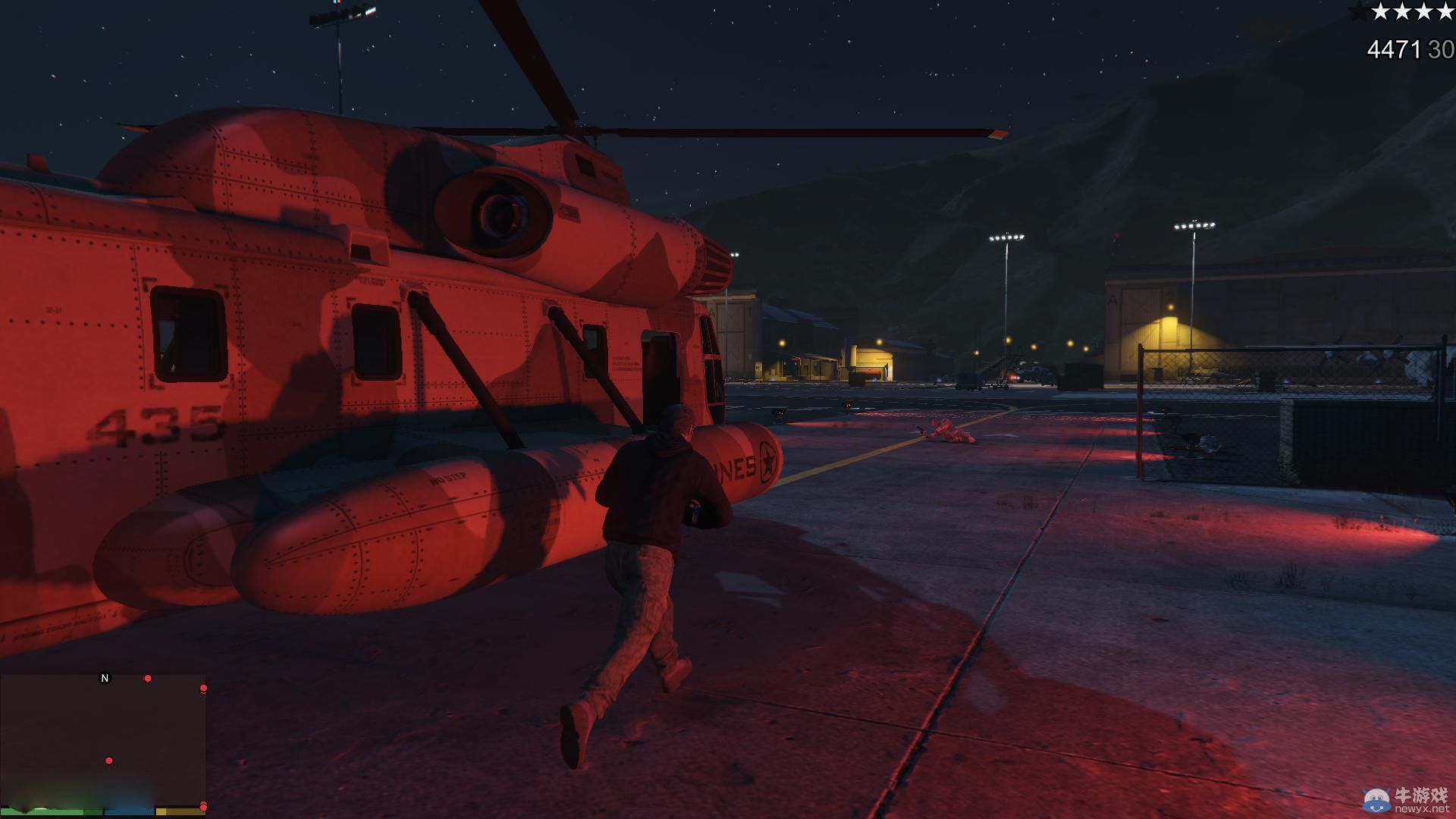Click the enemy blip at minimap top-right corner

coord(203,688)
